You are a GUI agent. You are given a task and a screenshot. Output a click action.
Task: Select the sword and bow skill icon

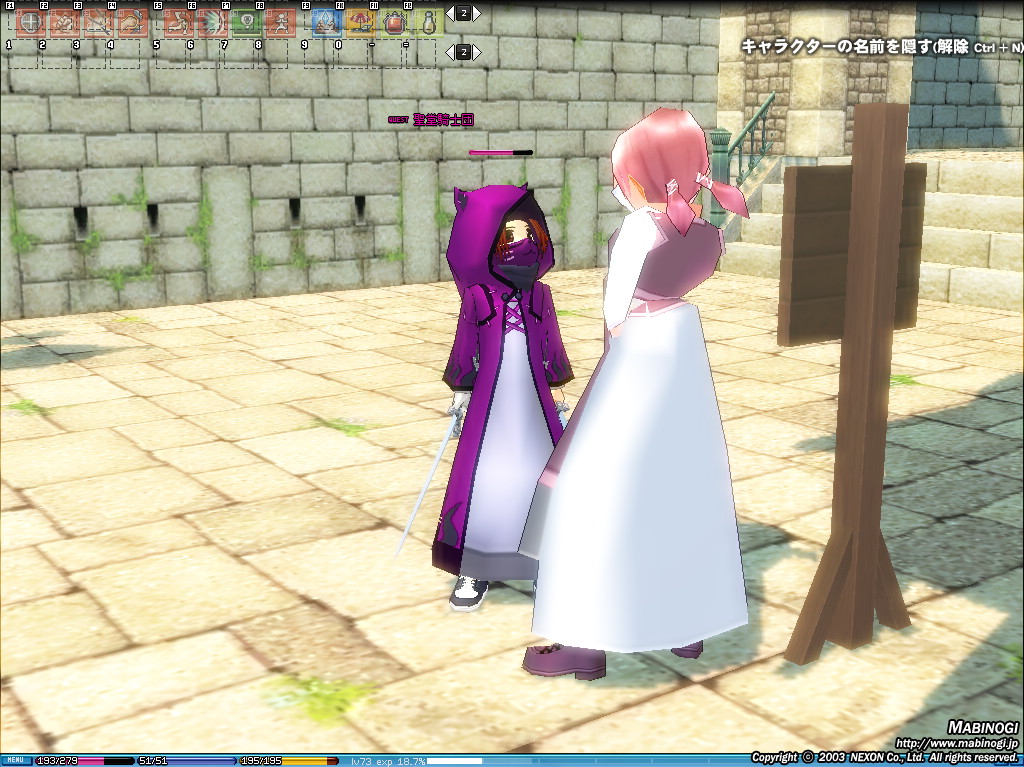97,22
